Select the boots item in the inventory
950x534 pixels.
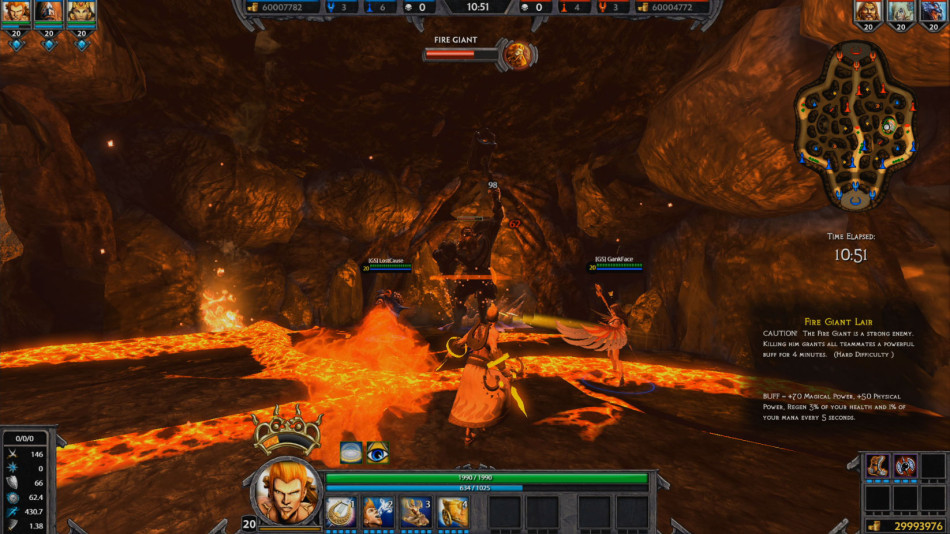877,466
